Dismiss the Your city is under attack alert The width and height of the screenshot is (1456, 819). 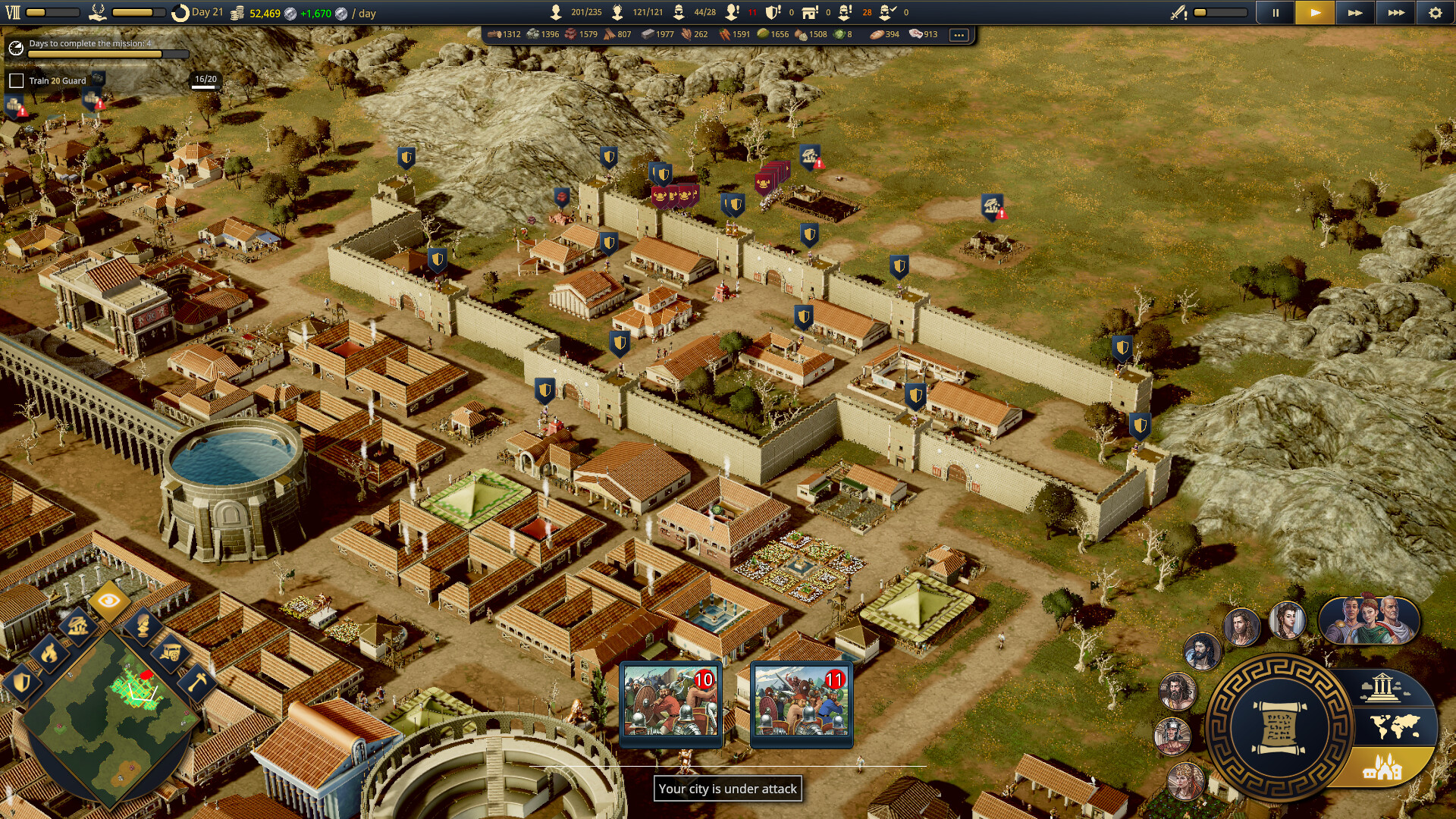[x=730, y=789]
